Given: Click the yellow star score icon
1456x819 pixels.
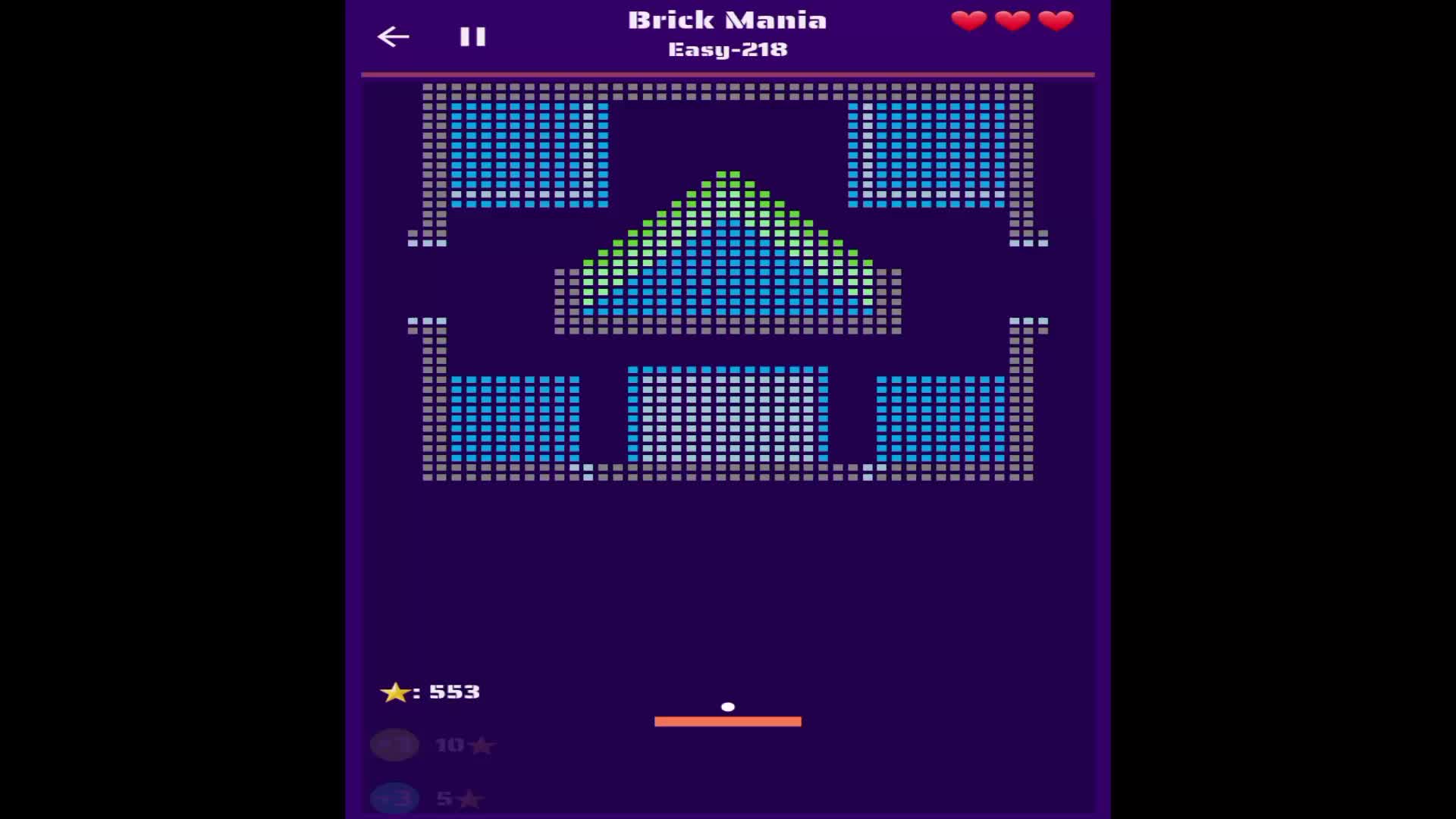Looking at the screenshot, I should [x=395, y=692].
